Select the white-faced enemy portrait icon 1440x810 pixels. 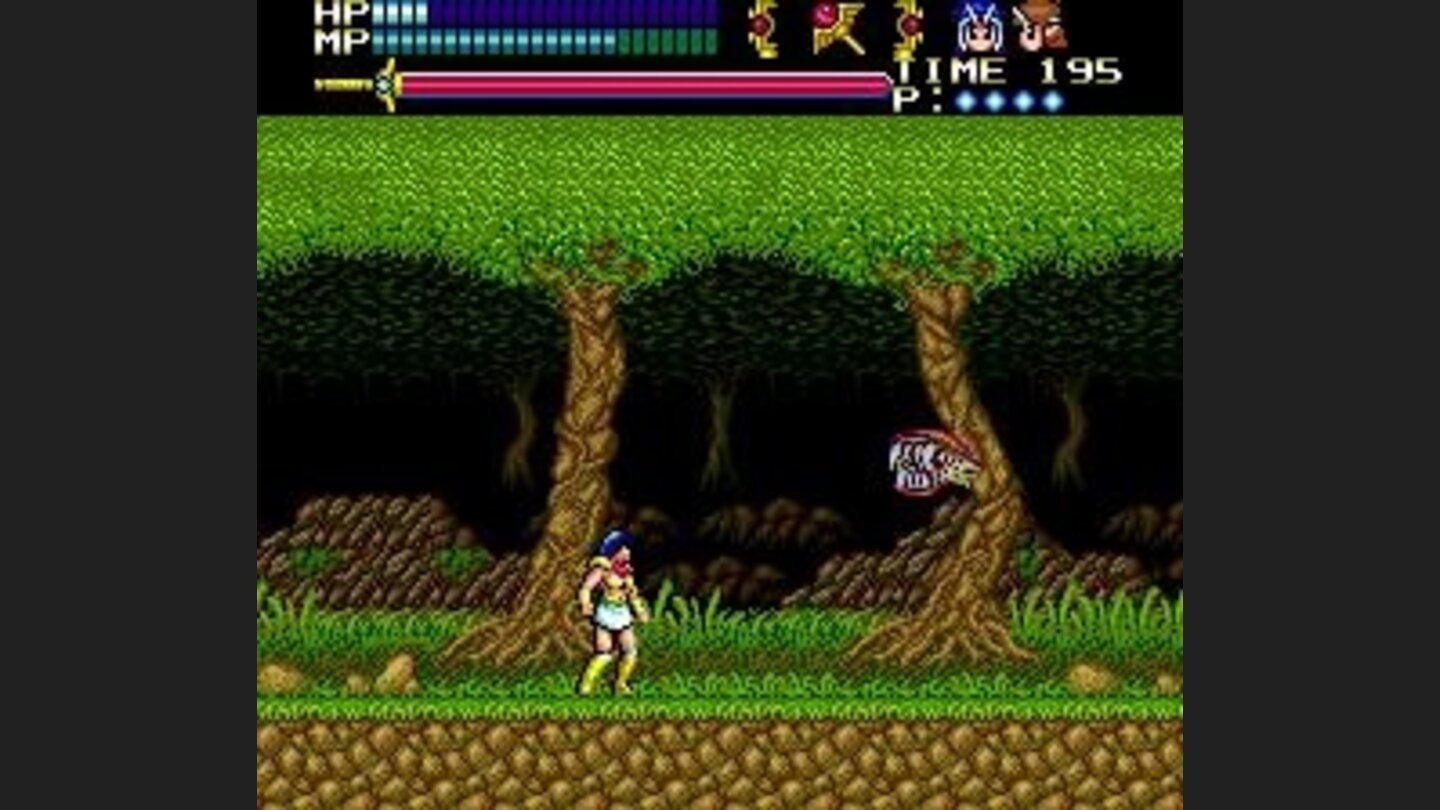[980, 30]
